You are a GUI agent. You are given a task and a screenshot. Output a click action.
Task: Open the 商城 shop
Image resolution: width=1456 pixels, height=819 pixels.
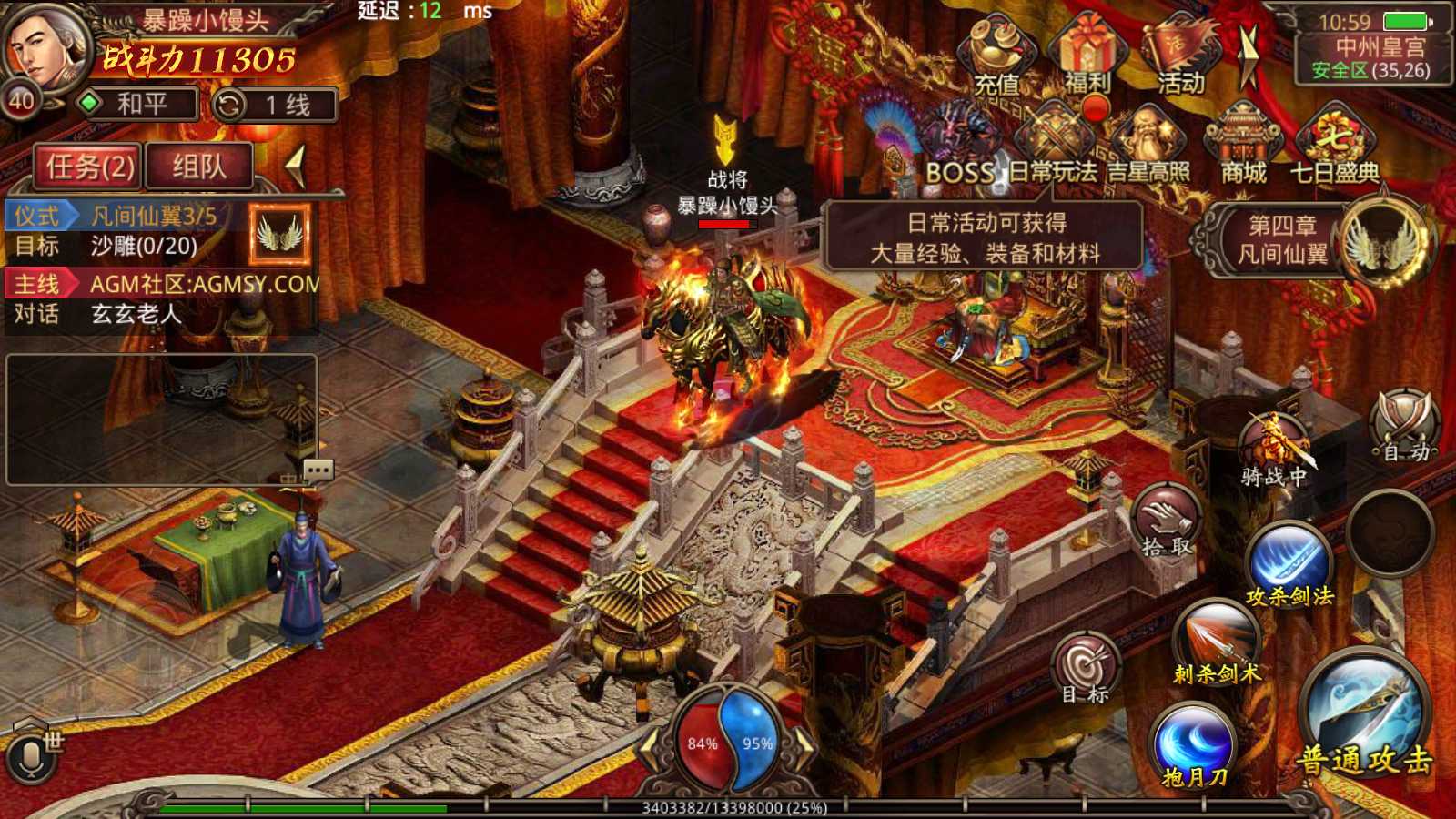coord(1243,146)
